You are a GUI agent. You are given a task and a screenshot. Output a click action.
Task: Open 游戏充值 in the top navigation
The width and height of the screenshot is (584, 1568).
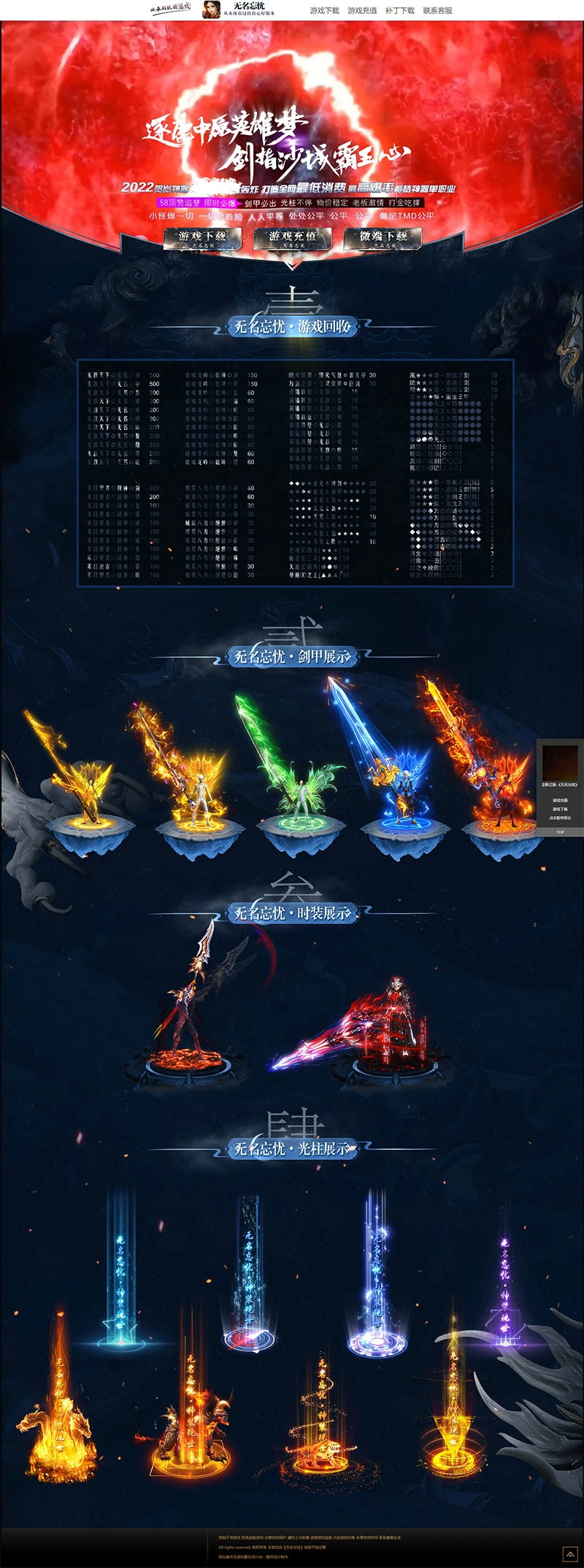(x=362, y=11)
